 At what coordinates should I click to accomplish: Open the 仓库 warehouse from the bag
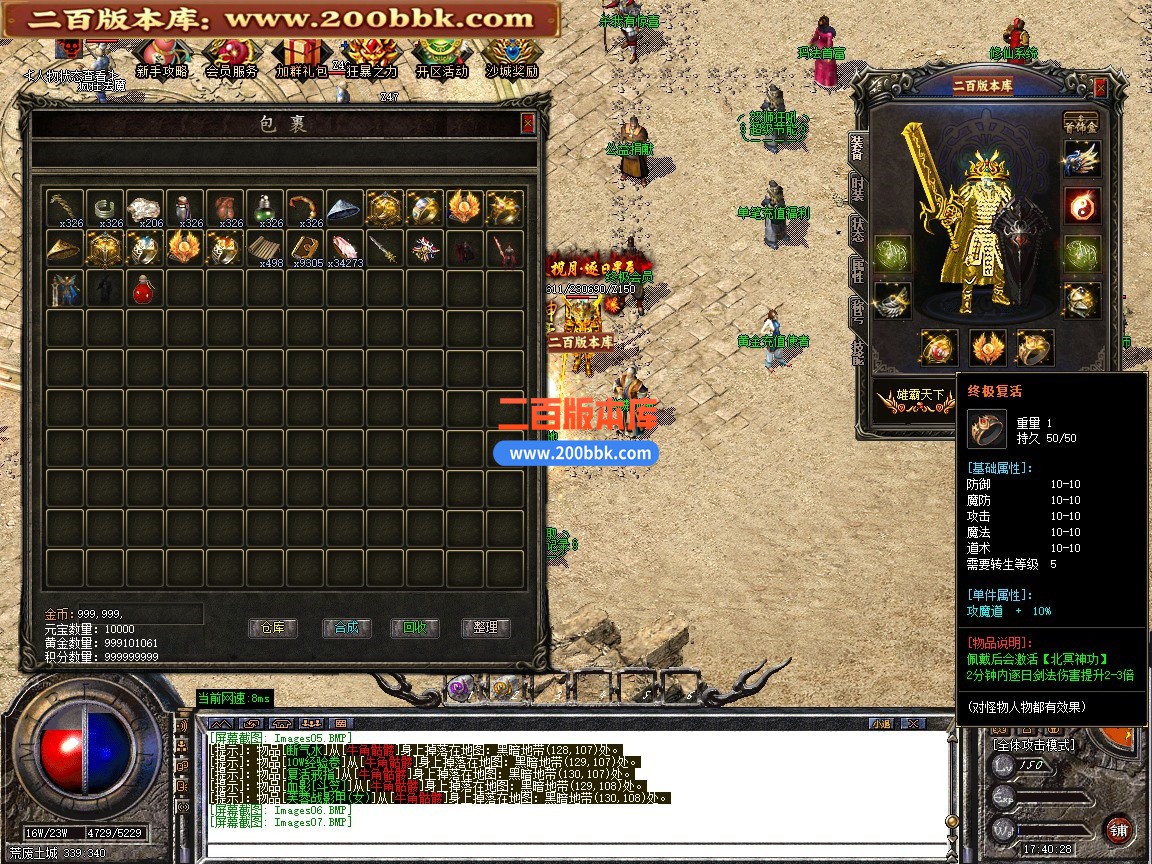pos(272,628)
